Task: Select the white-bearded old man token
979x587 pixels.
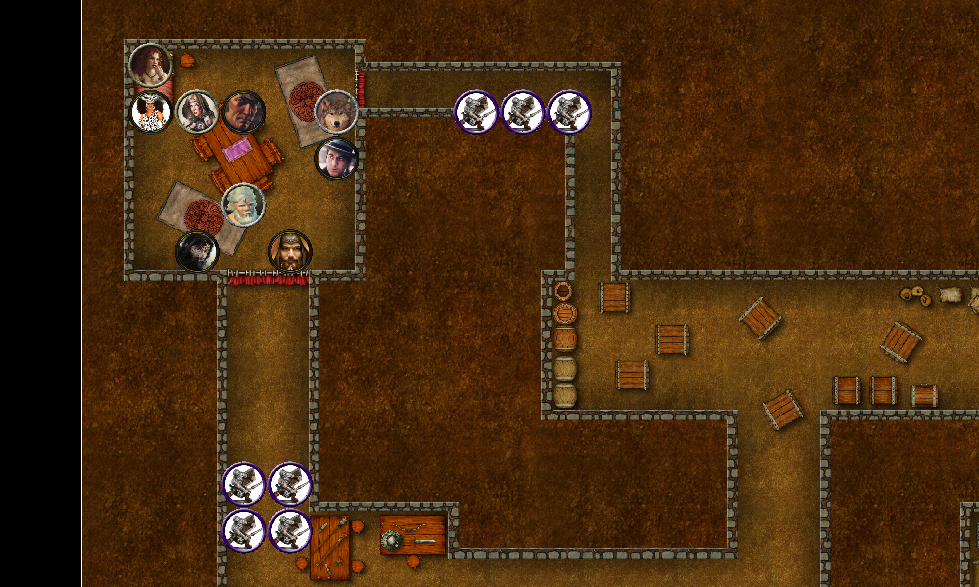Action: [x=243, y=205]
